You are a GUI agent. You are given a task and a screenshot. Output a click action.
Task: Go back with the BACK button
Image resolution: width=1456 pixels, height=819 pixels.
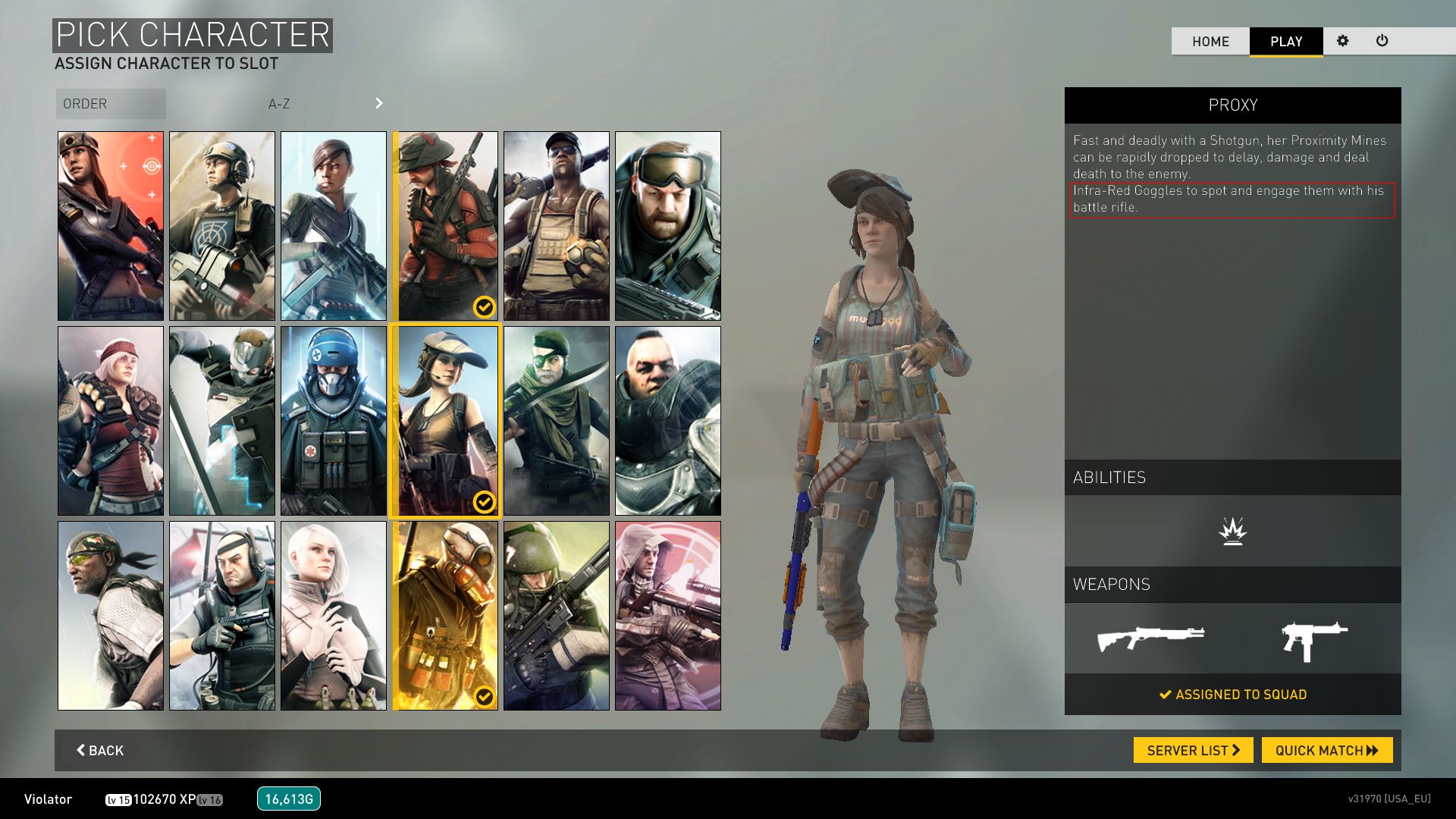[x=100, y=750]
